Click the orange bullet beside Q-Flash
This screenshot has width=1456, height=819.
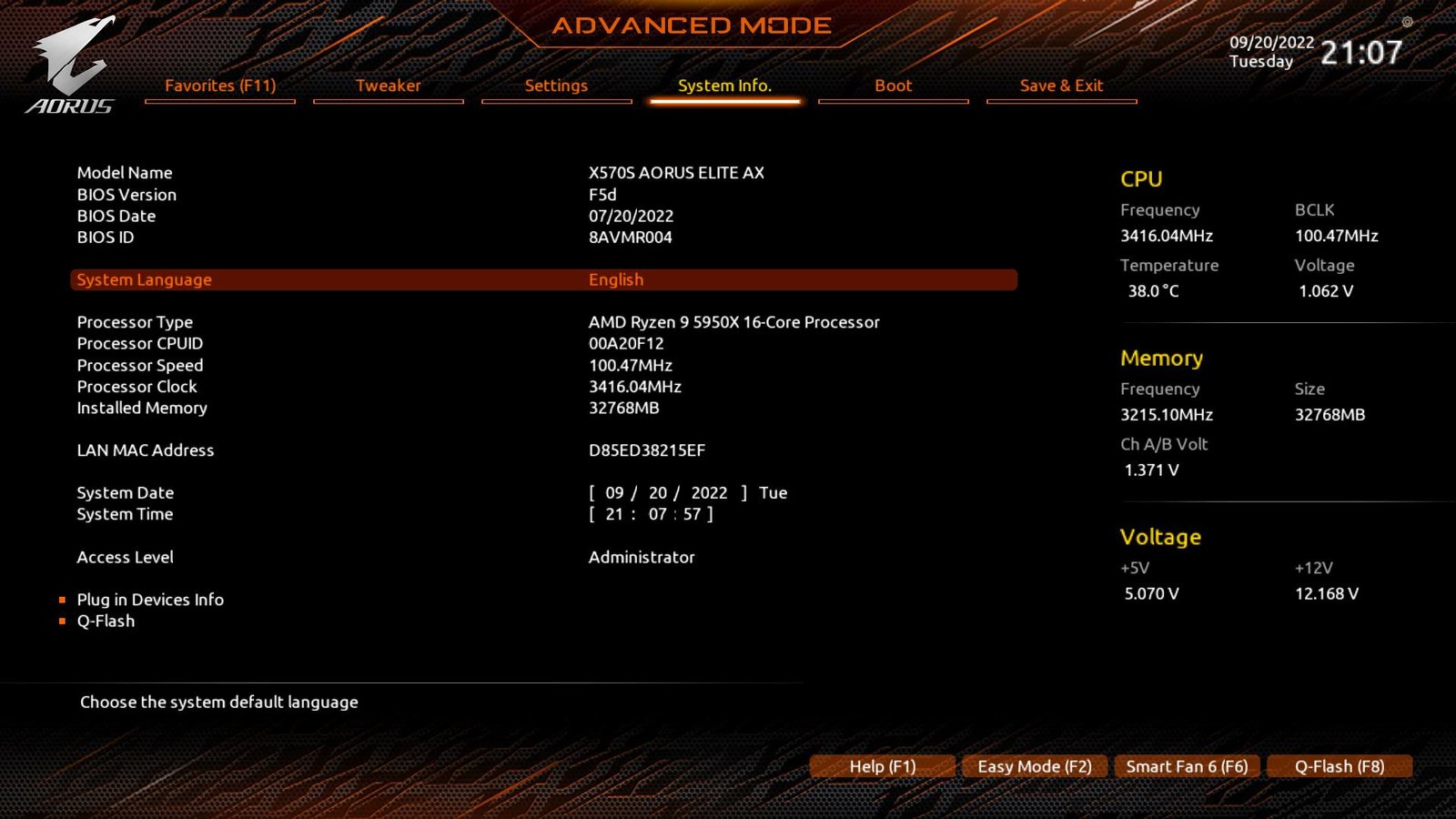(61, 621)
